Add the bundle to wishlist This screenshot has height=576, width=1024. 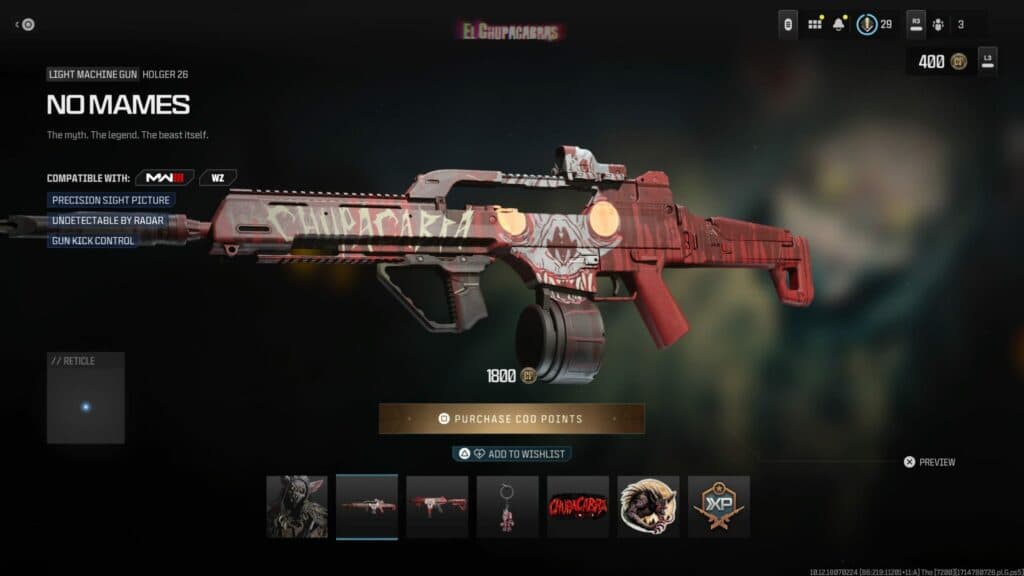[511, 454]
